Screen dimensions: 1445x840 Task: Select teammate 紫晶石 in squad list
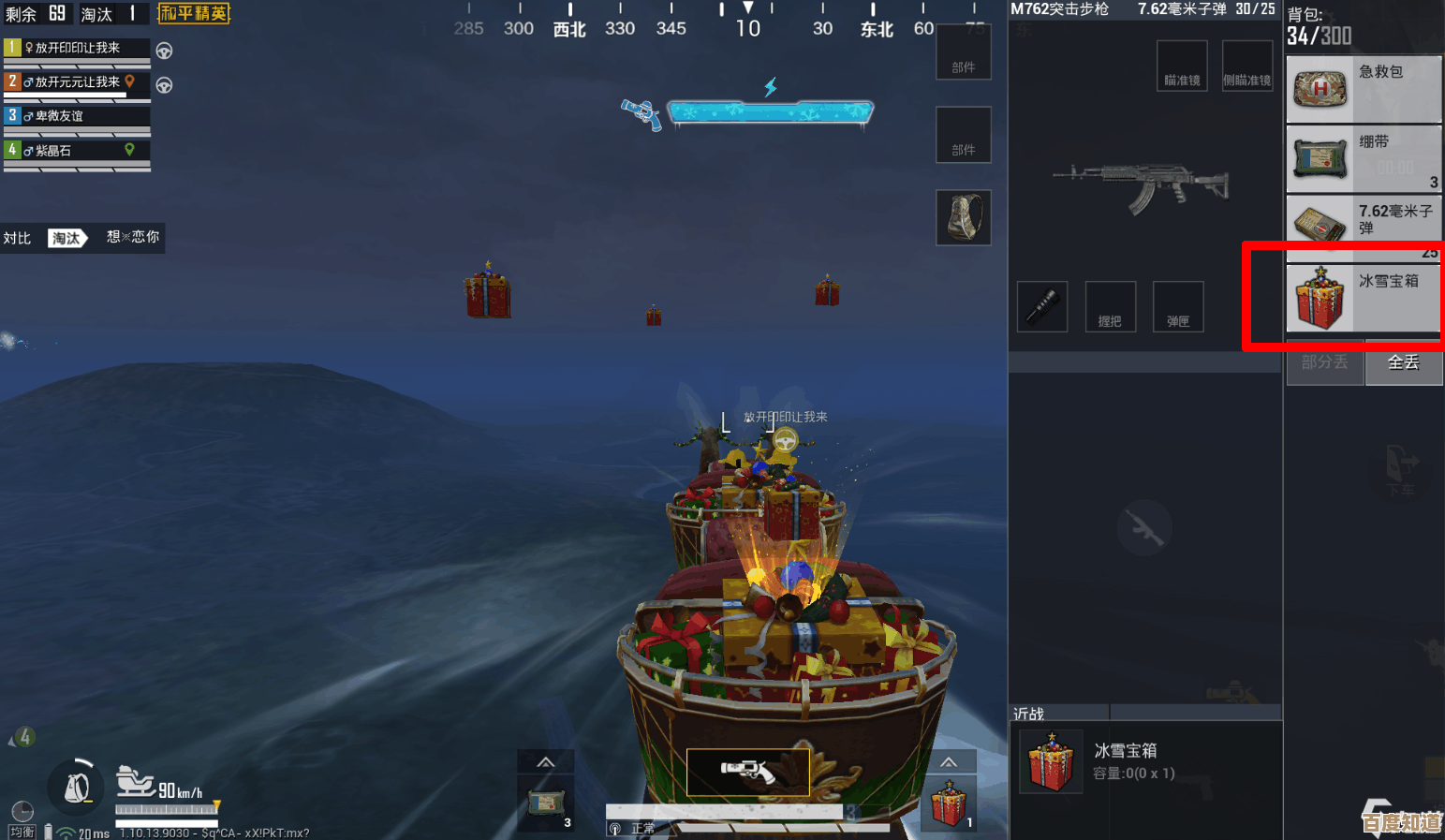click(77, 150)
